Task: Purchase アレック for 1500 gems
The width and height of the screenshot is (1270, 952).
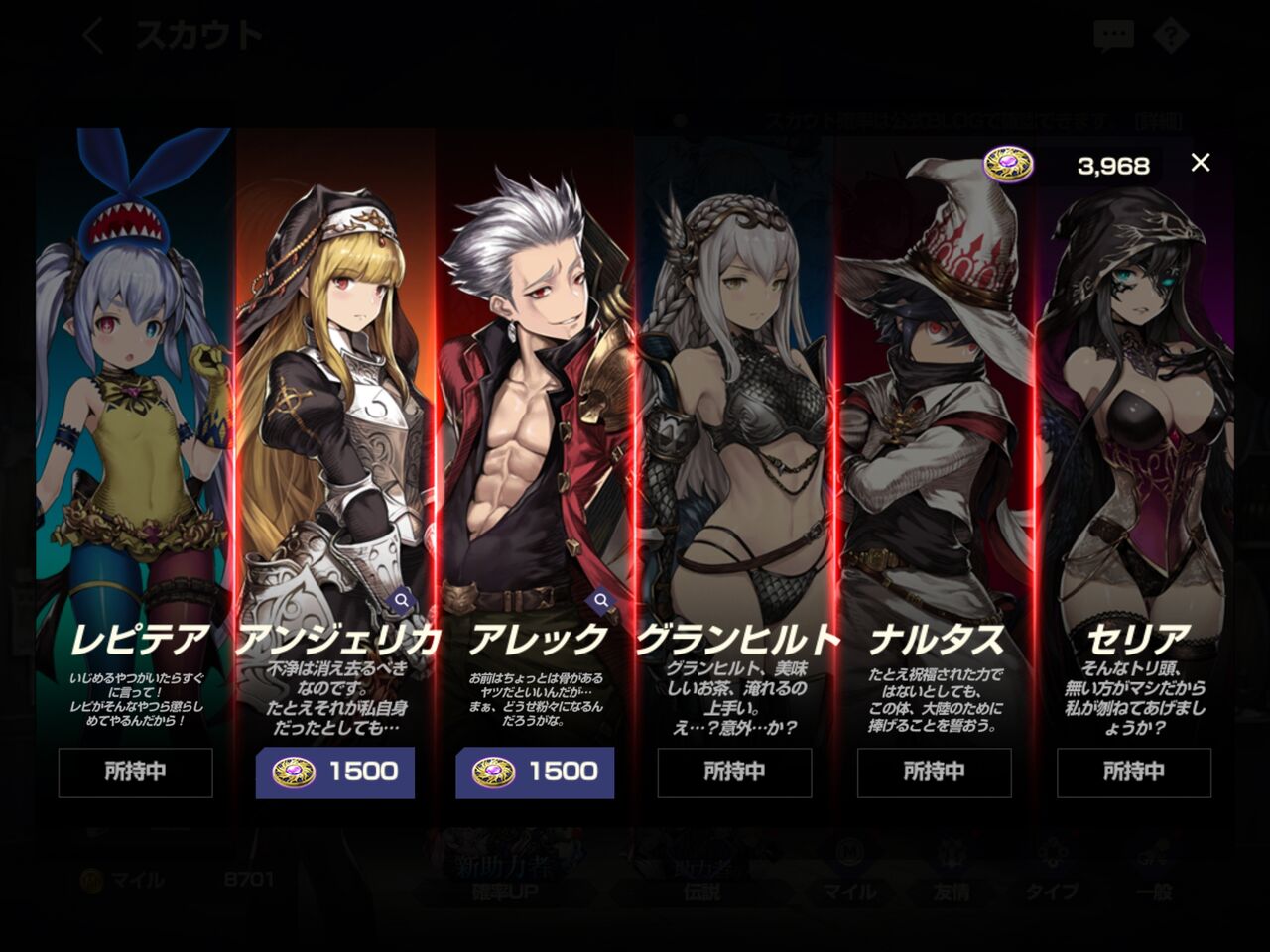Action: tap(537, 773)
